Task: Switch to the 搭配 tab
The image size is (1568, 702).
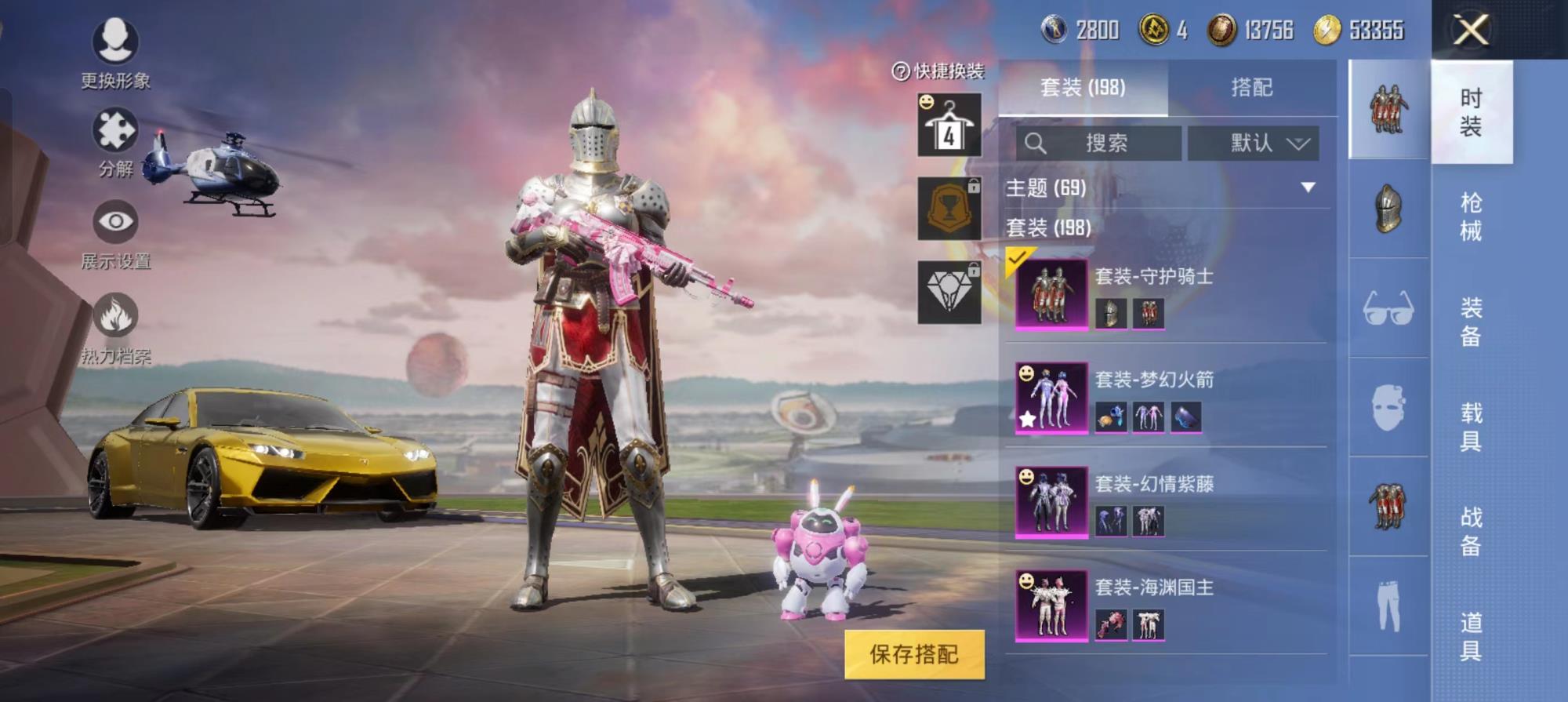Action: click(1251, 87)
